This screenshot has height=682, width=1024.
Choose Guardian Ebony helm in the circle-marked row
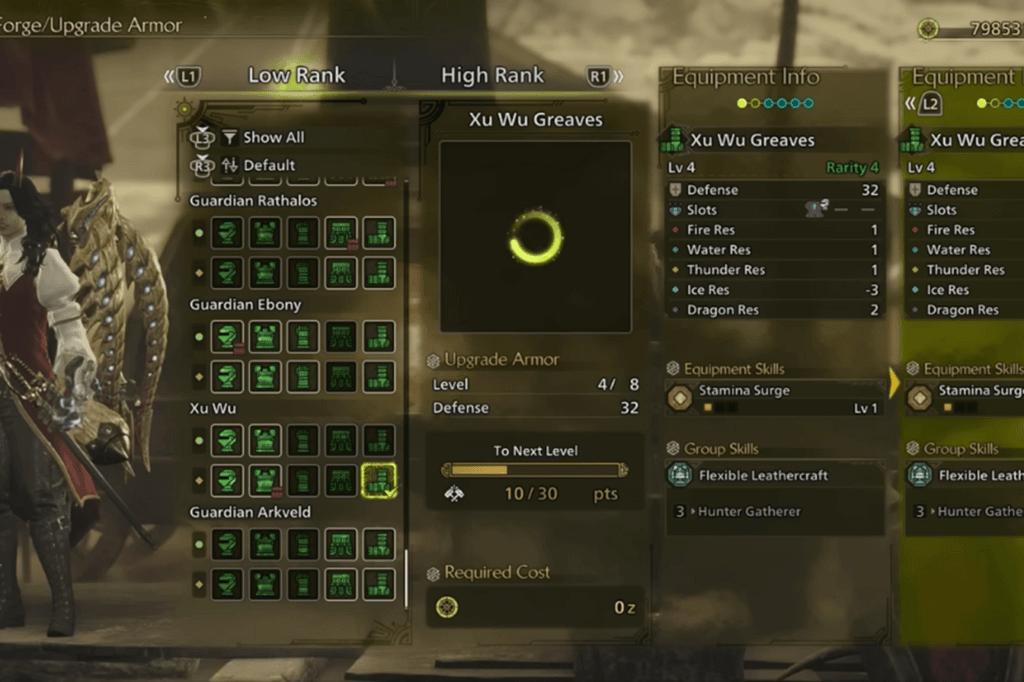[x=228, y=337]
